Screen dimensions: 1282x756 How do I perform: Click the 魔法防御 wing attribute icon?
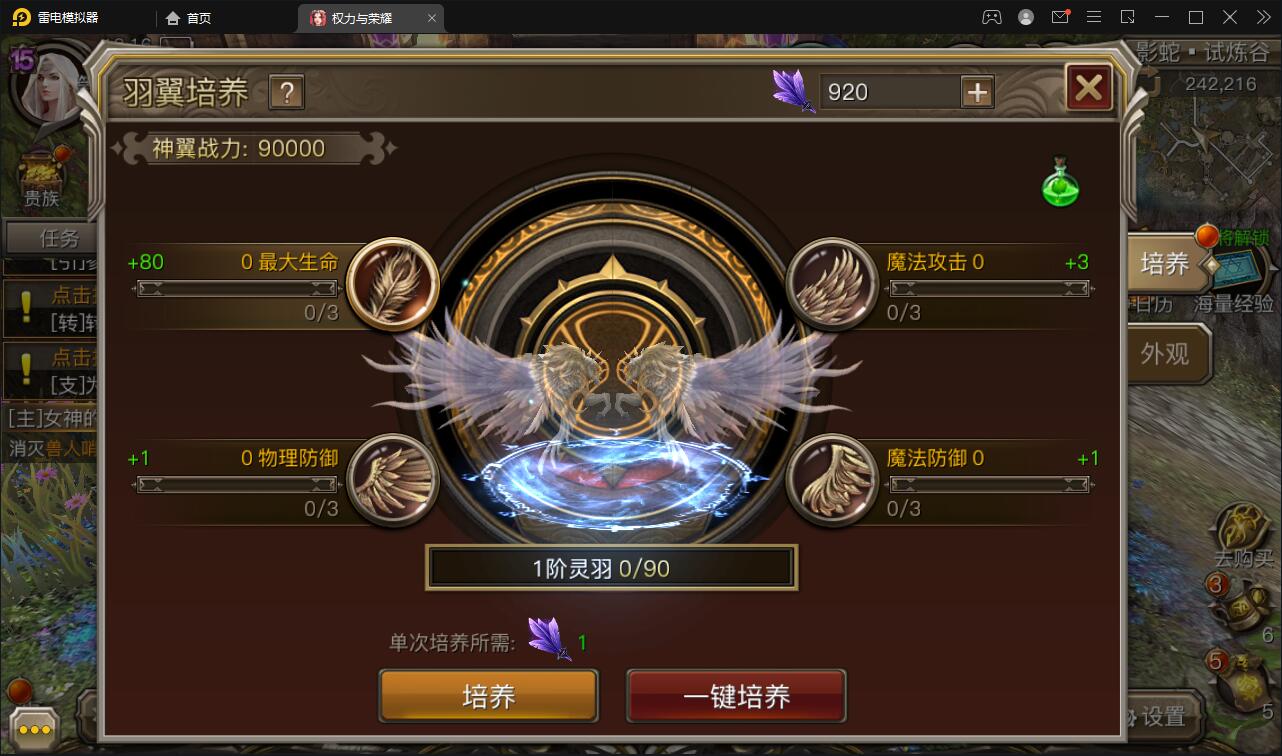click(x=831, y=480)
